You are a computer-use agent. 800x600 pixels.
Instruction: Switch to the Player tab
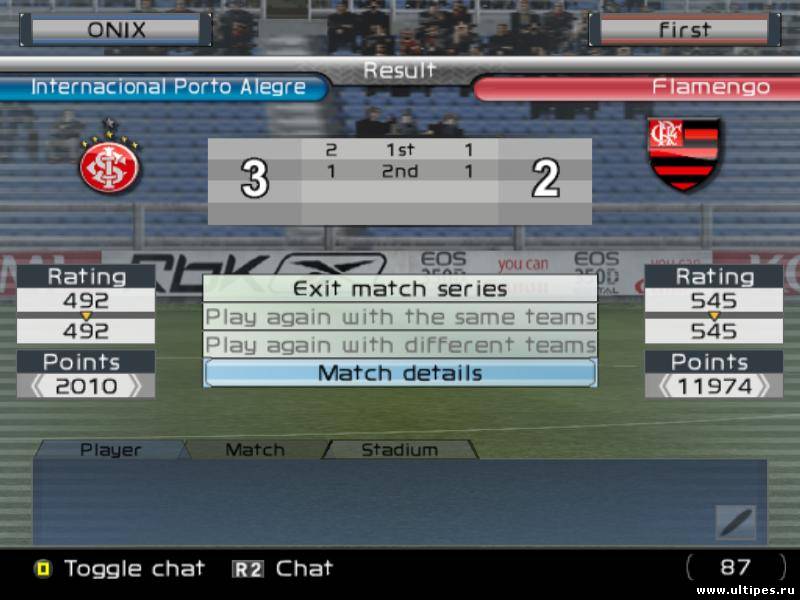pyautogui.click(x=110, y=450)
